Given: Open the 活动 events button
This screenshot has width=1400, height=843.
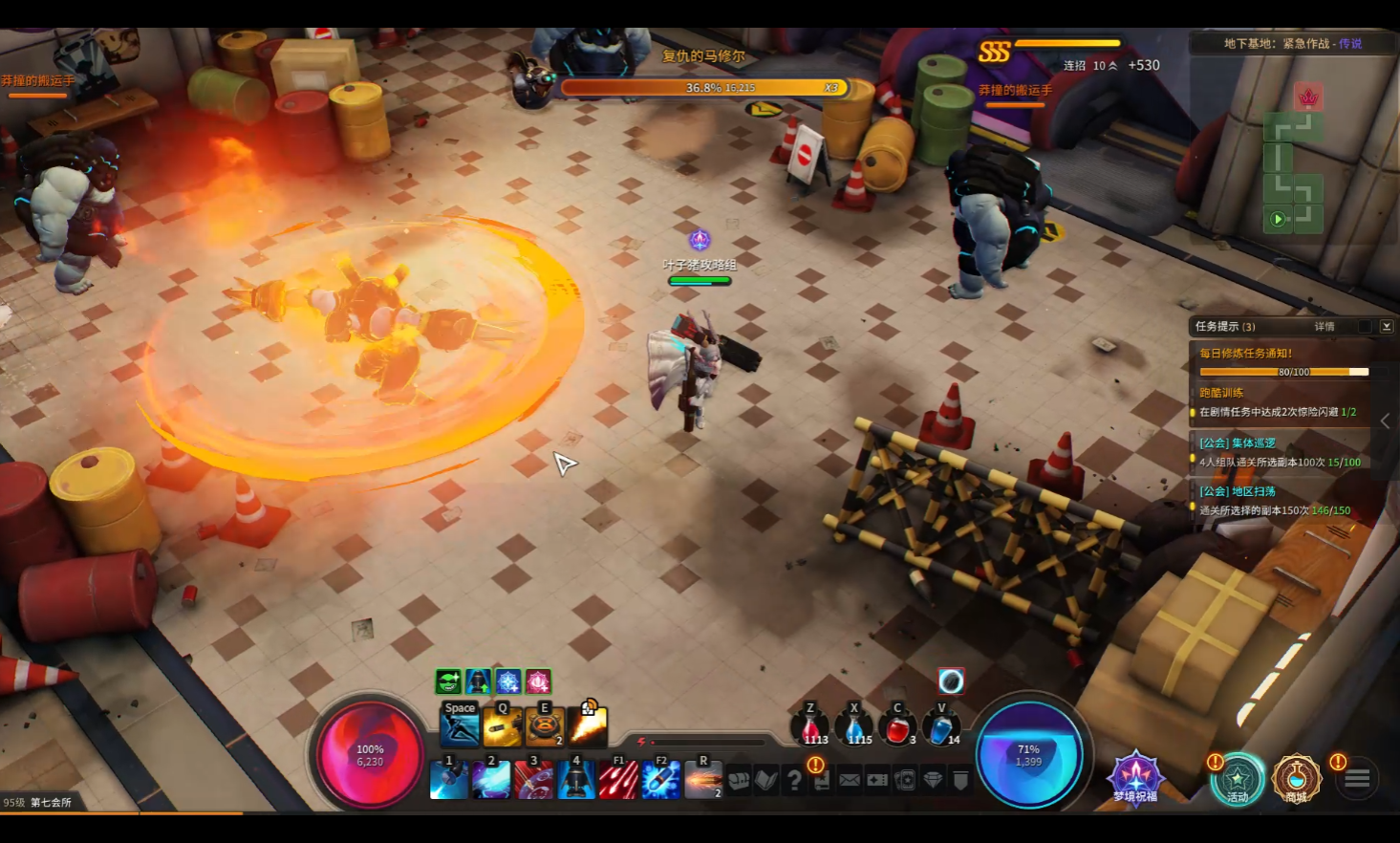Looking at the screenshot, I should point(1238,779).
